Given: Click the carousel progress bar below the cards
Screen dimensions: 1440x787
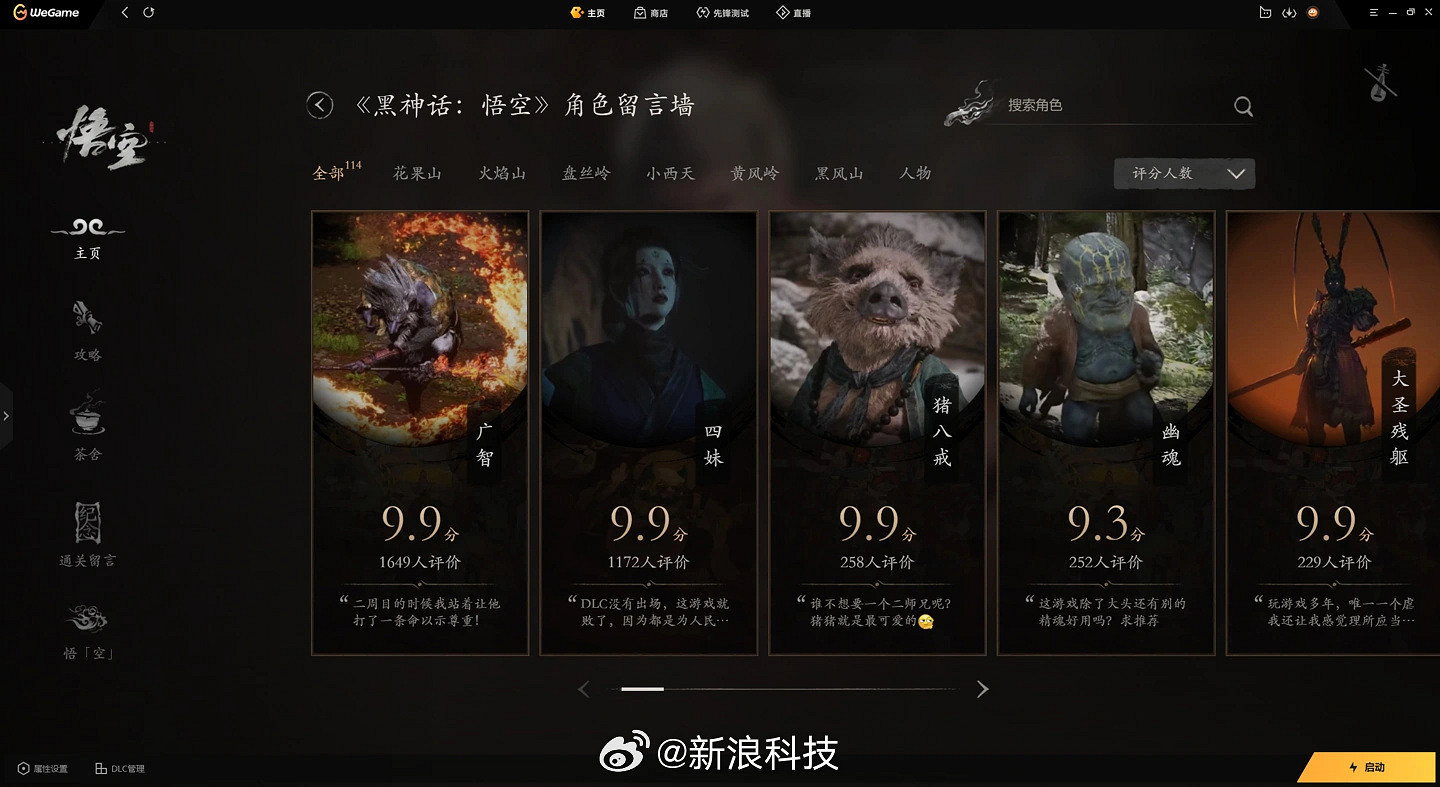Looking at the screenshot, I should click(x=783, y=689).
